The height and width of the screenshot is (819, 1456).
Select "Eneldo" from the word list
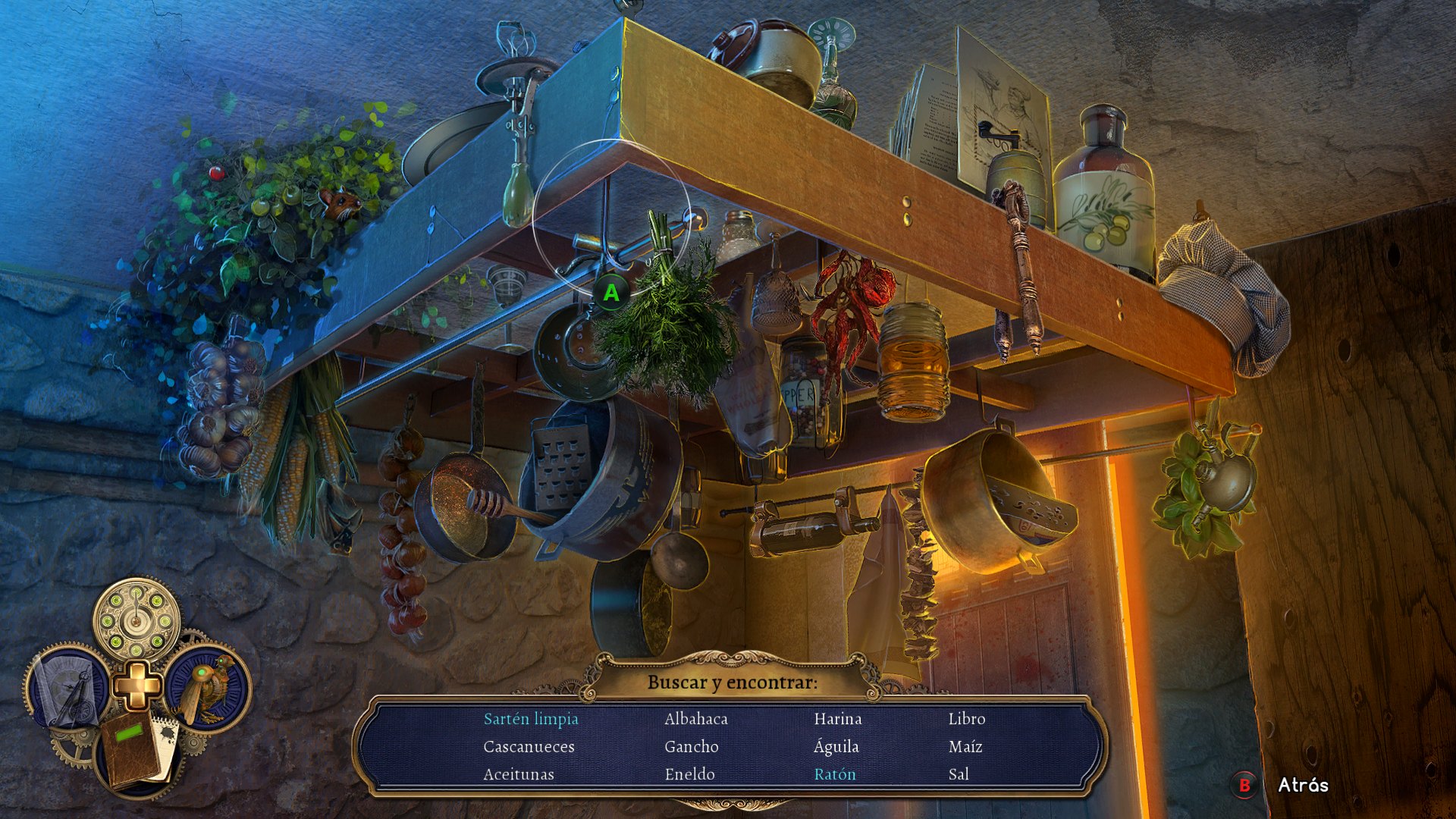click(x=689, y=774)
